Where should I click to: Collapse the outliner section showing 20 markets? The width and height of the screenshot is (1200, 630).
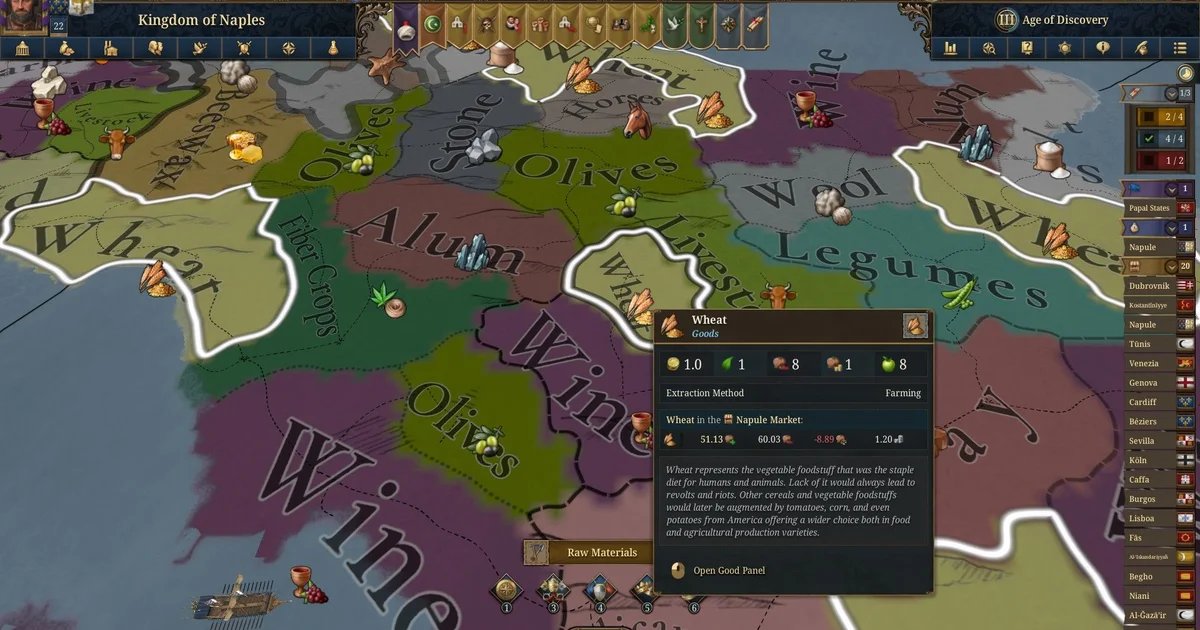coord(1171,266)
